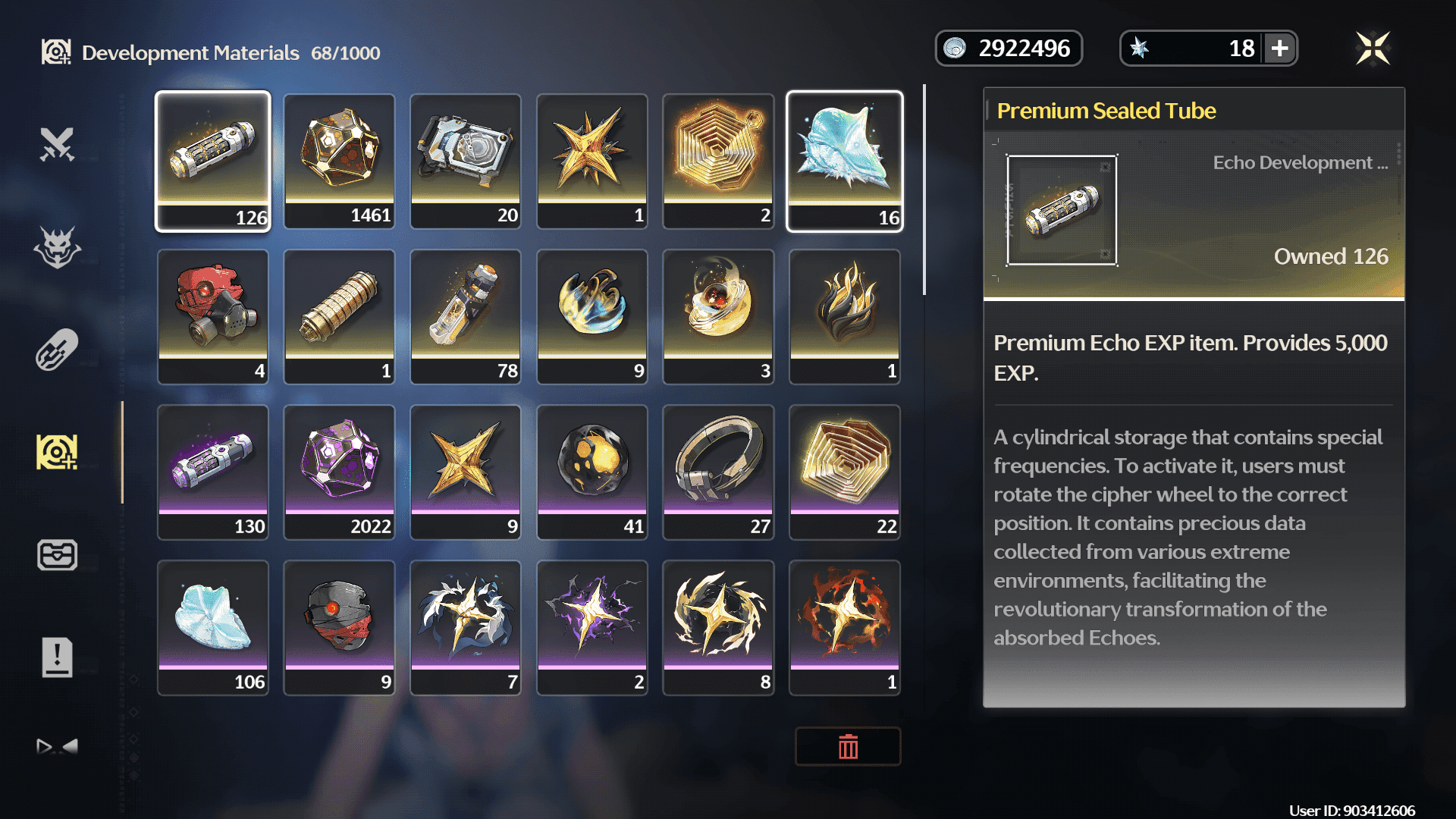Add more Astrite with the plus button
1456x819 pixels.
click(1280, 49)
